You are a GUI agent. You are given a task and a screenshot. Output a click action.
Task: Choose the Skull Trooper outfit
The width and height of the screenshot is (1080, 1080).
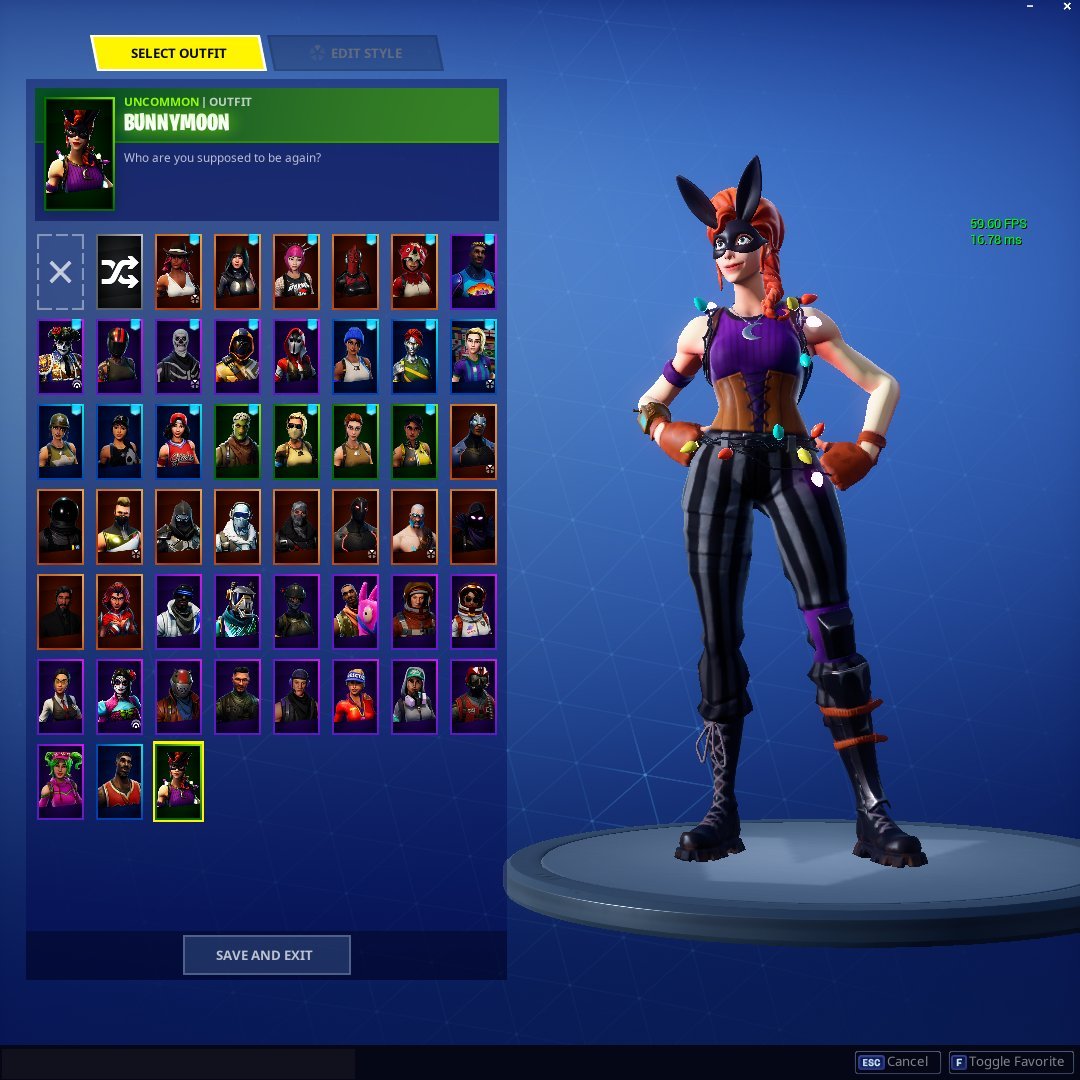coord(178,357)
